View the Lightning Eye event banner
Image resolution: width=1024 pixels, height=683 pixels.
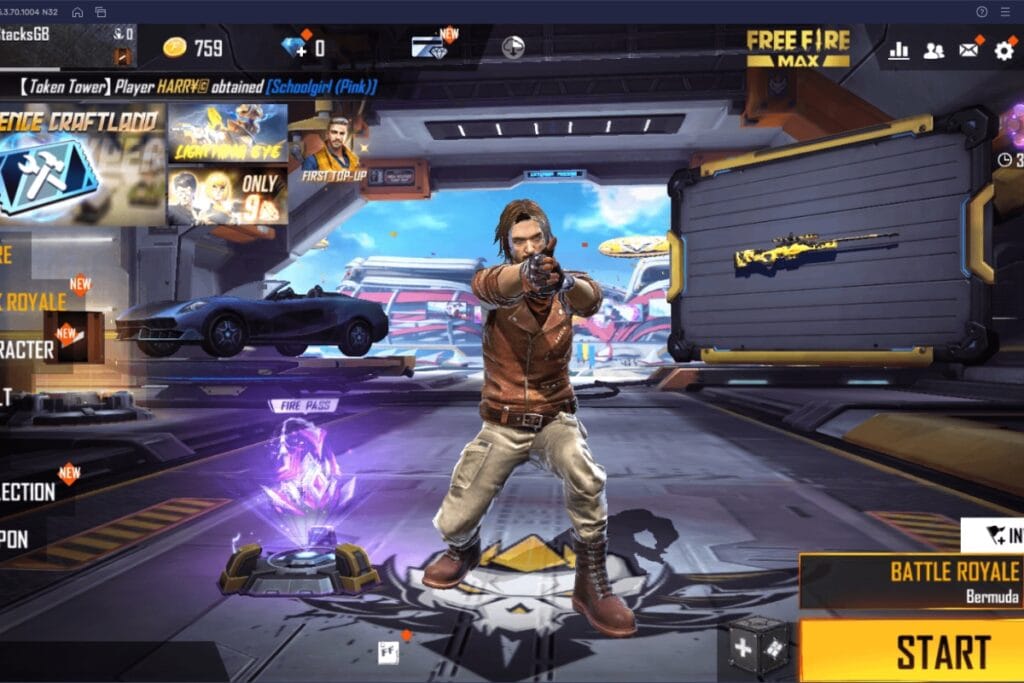[227, 133]
